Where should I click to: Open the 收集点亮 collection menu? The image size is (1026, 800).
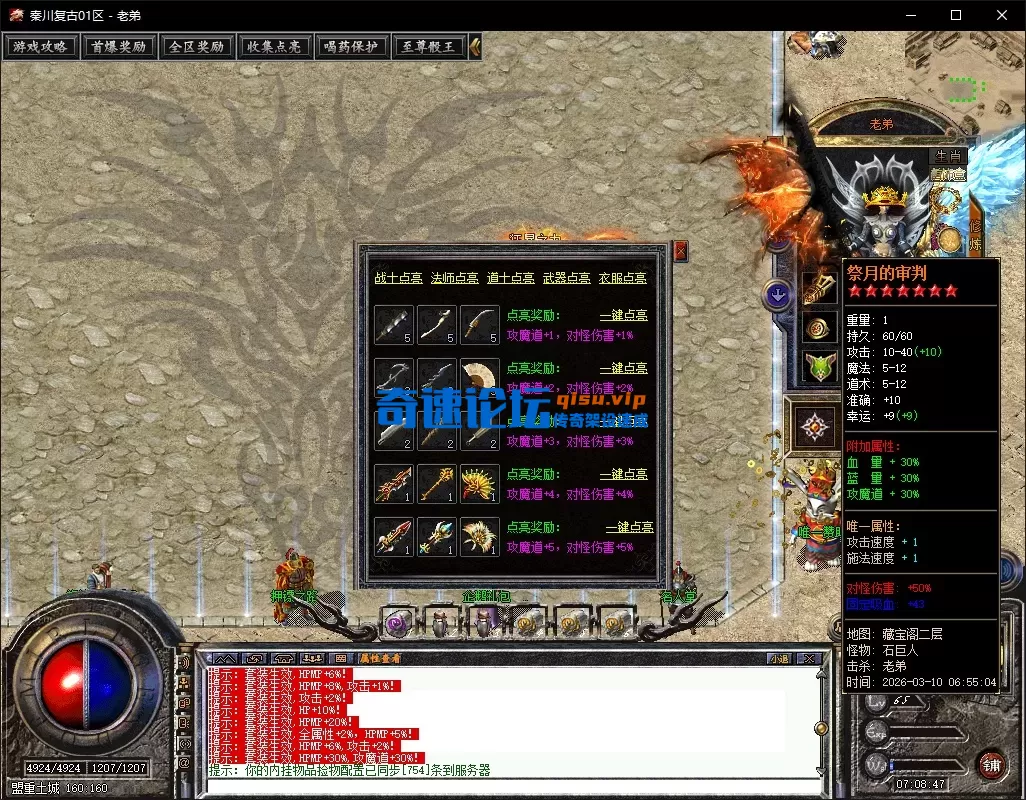click(x=274, y=46)
